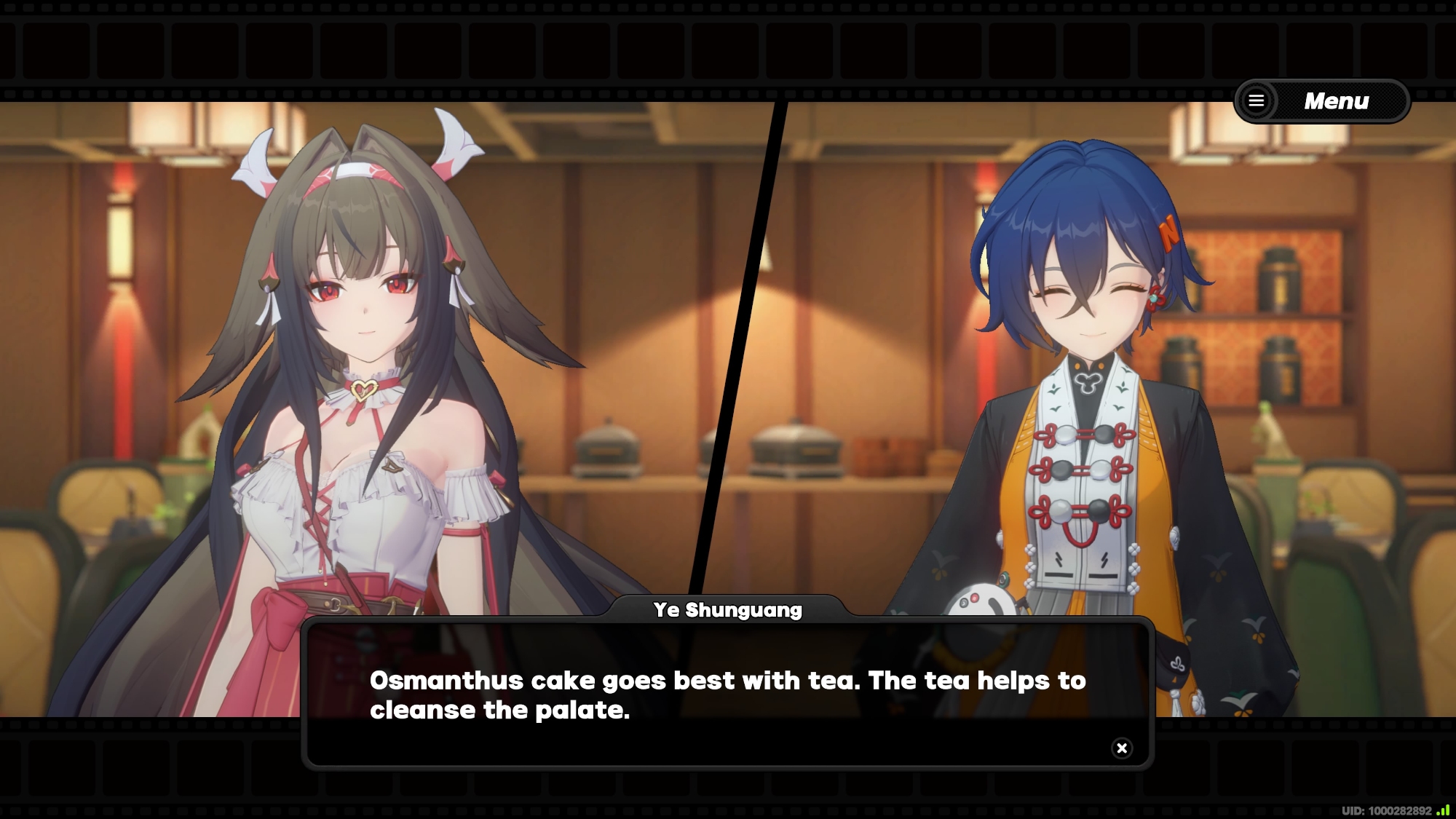Advance Ye Shunguang's dialogue text

727,695
